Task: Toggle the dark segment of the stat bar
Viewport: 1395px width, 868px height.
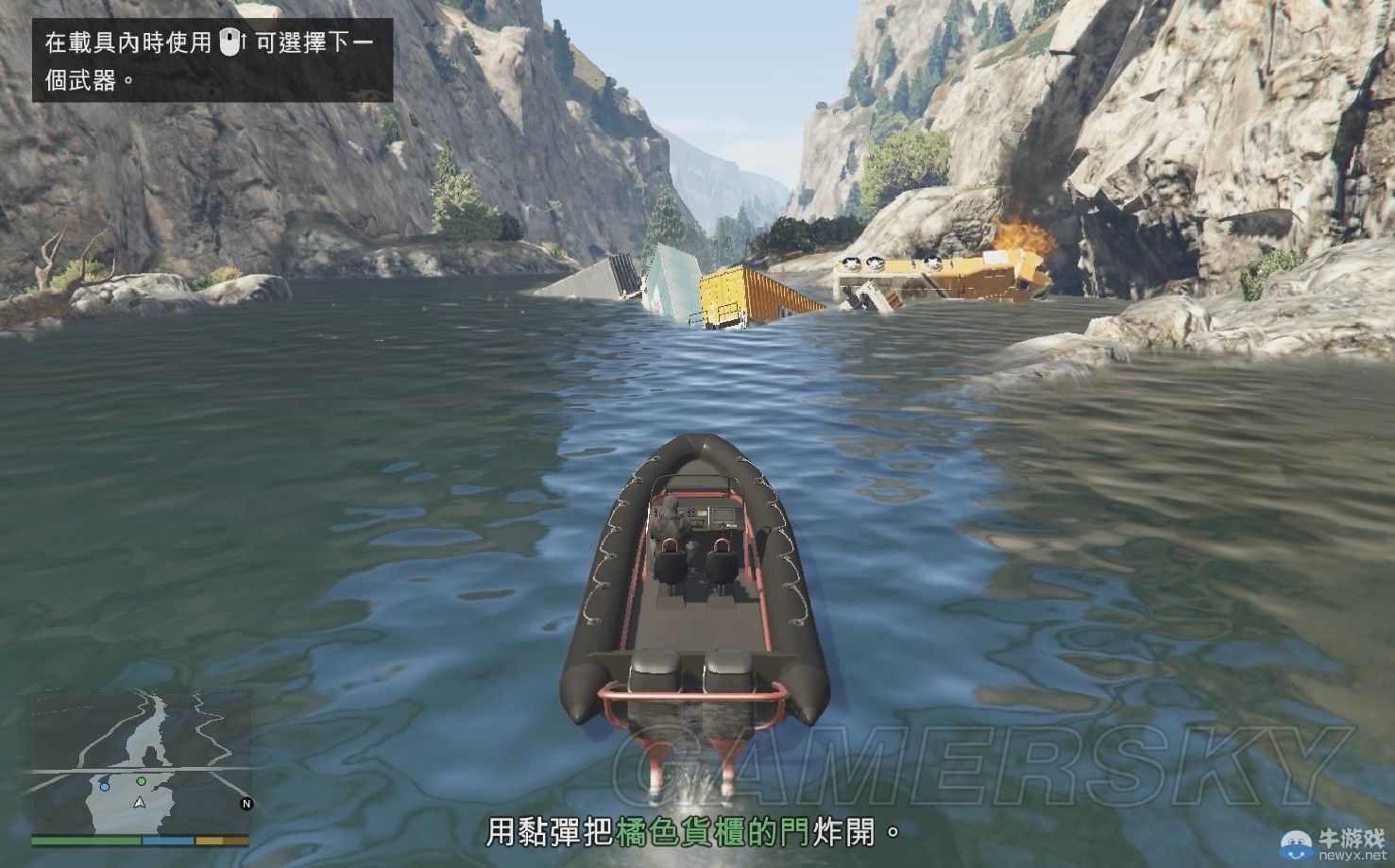Action: click(234, 840)
